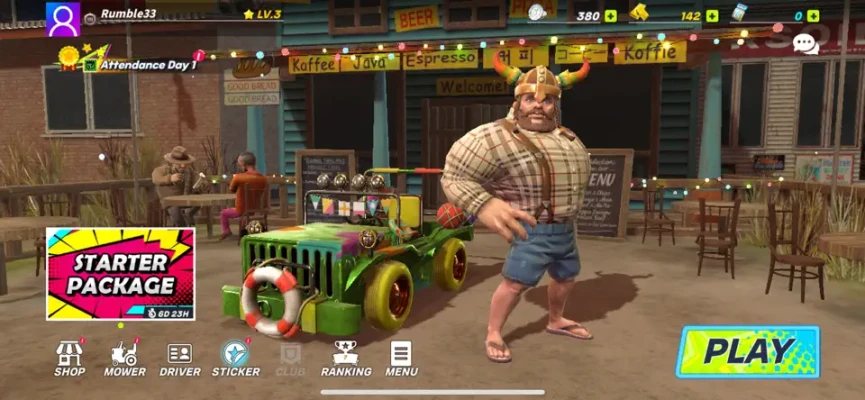Open the Rumble33 player profile avatar
Image resolution: width=865 pixels, height=400 pixels.
pyautogui.click(x=63, y=18)
